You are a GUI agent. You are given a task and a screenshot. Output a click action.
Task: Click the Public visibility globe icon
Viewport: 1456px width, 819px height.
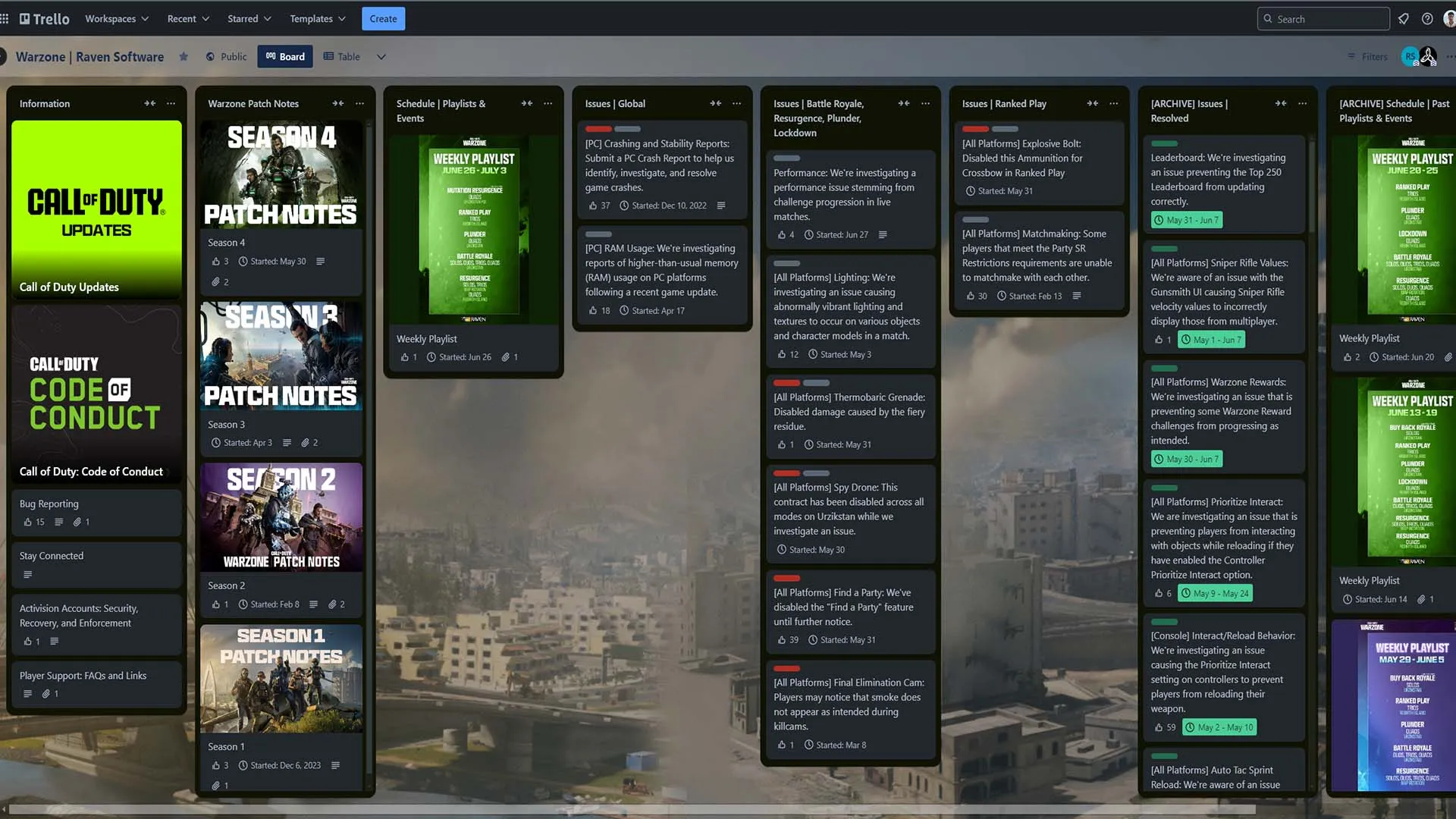click(x=211, y=56)
